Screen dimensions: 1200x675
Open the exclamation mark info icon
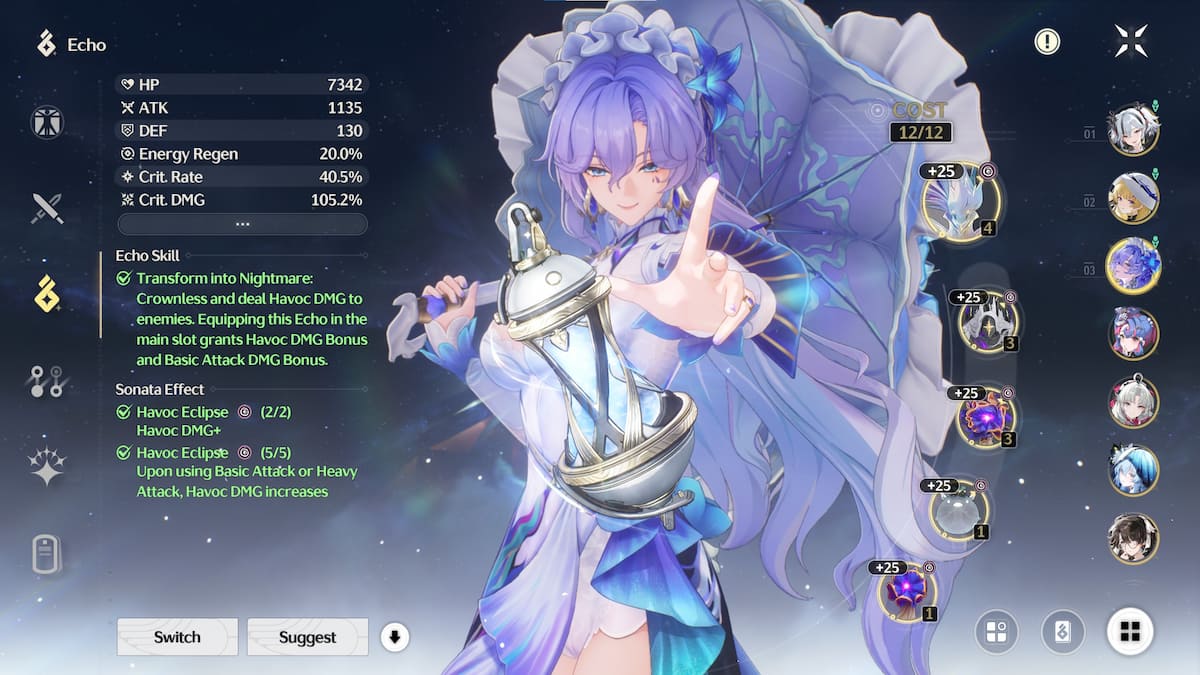coord(1047,41)
